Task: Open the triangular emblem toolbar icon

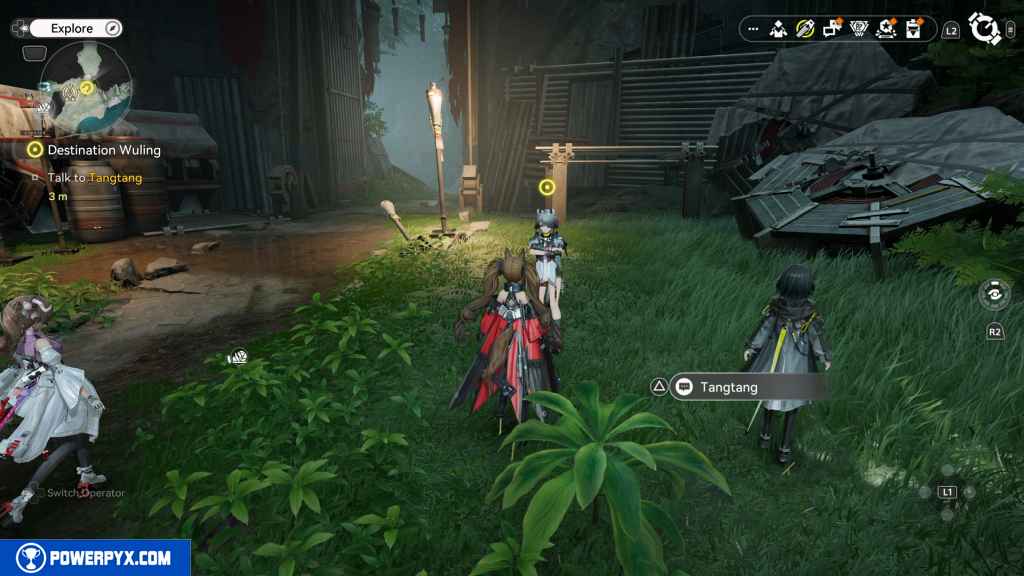Action: point(859,29)
